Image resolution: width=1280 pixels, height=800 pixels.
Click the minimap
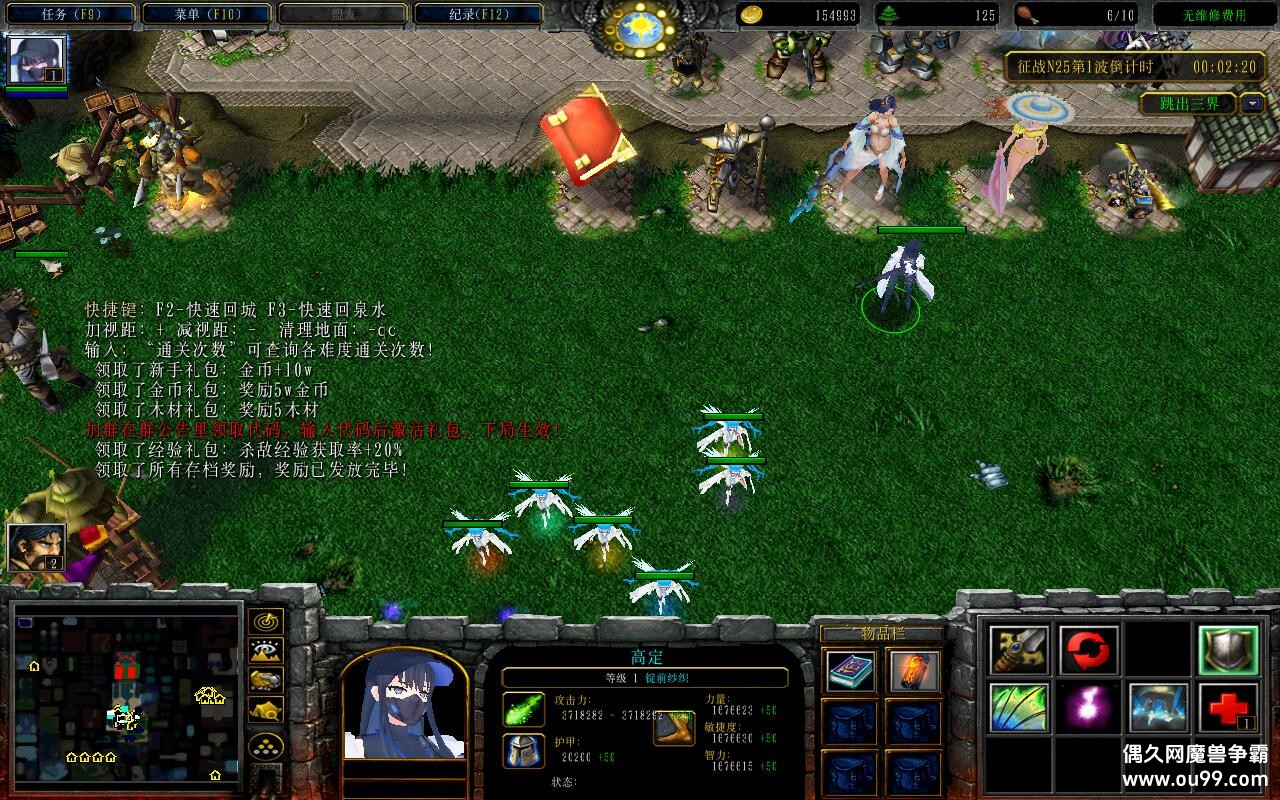[x=125, y=695]
